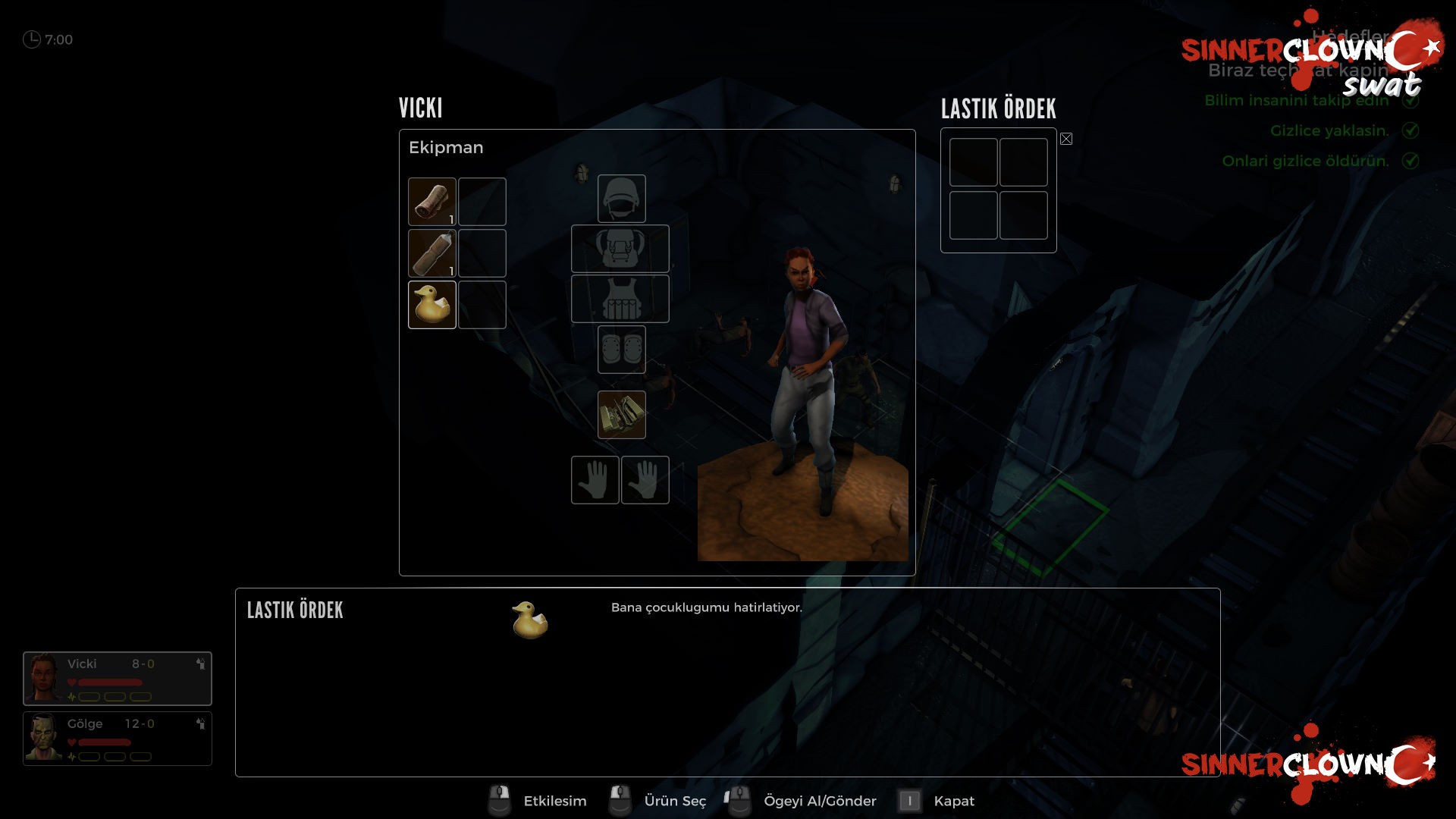Select the rubber duck inventory slot
This screenshot has height=819, width=1456.
coord(432,305)
